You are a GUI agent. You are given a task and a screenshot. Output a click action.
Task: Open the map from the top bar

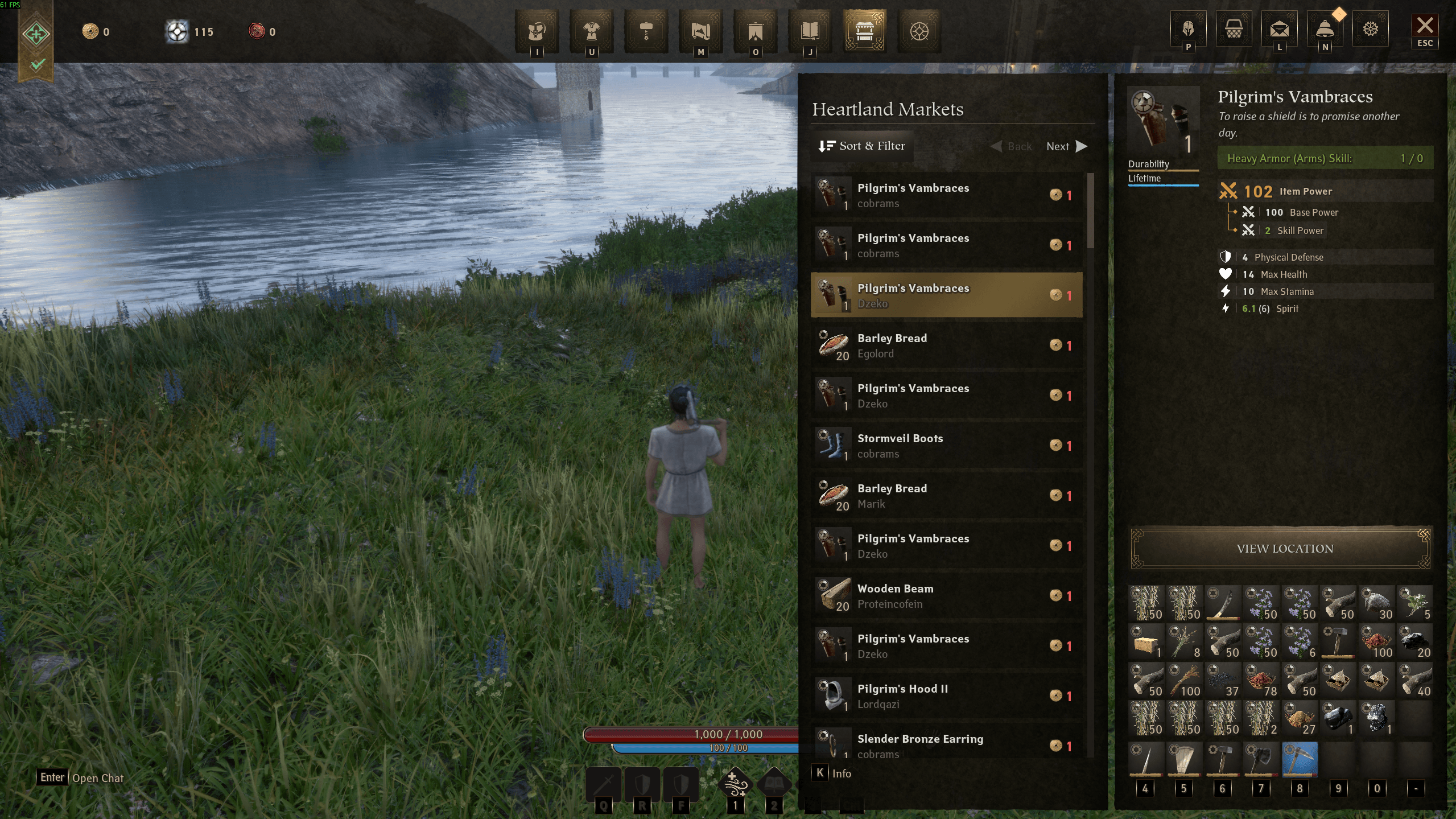[x=700, y=31]
